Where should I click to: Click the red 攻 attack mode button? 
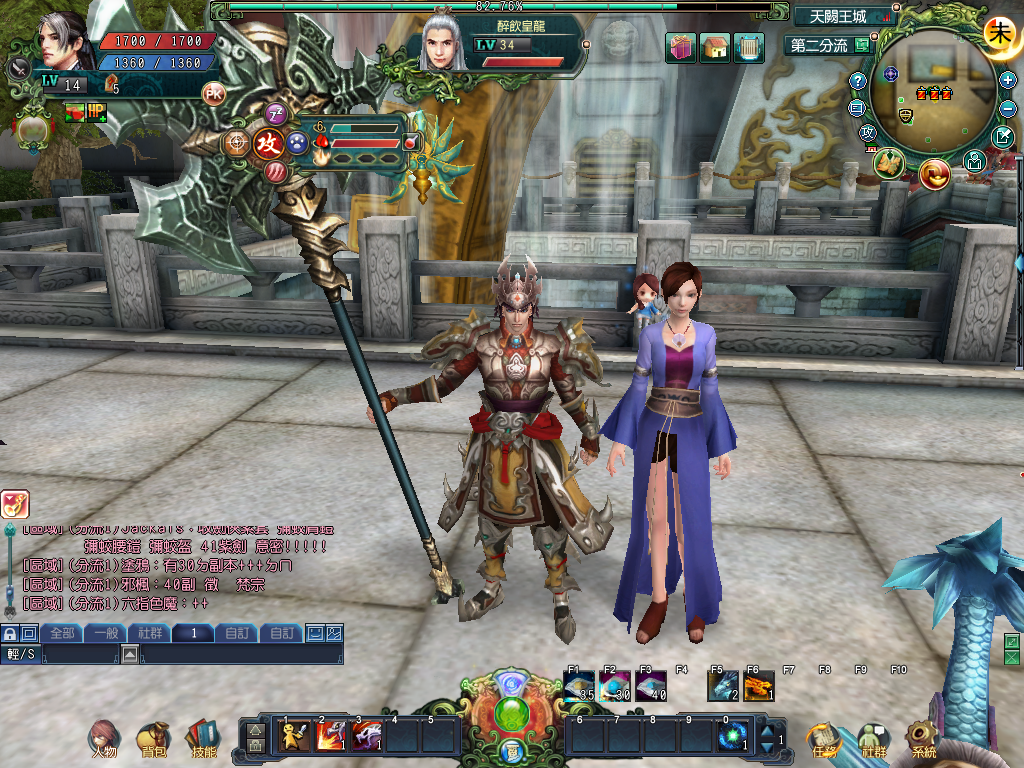pyautogui.click(x=268, y=143)
